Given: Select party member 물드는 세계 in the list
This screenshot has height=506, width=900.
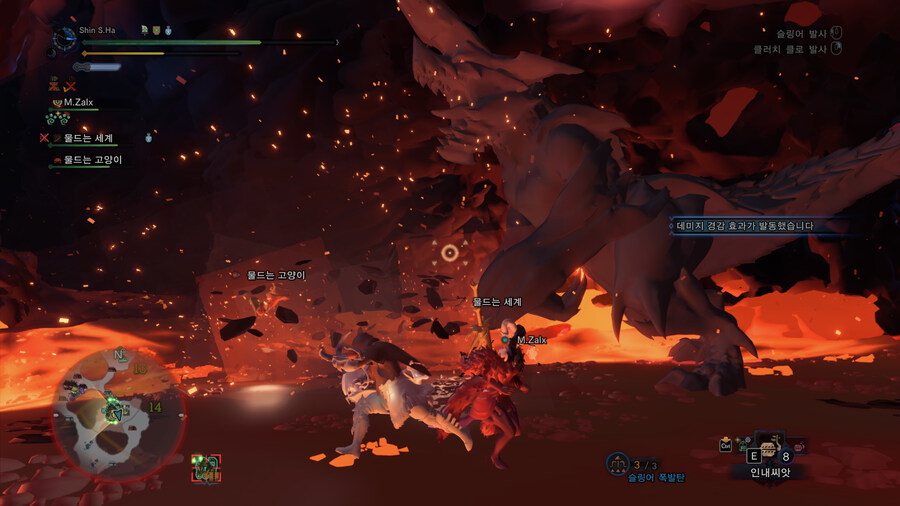Looking at the screenshot, I should [88, 138].
